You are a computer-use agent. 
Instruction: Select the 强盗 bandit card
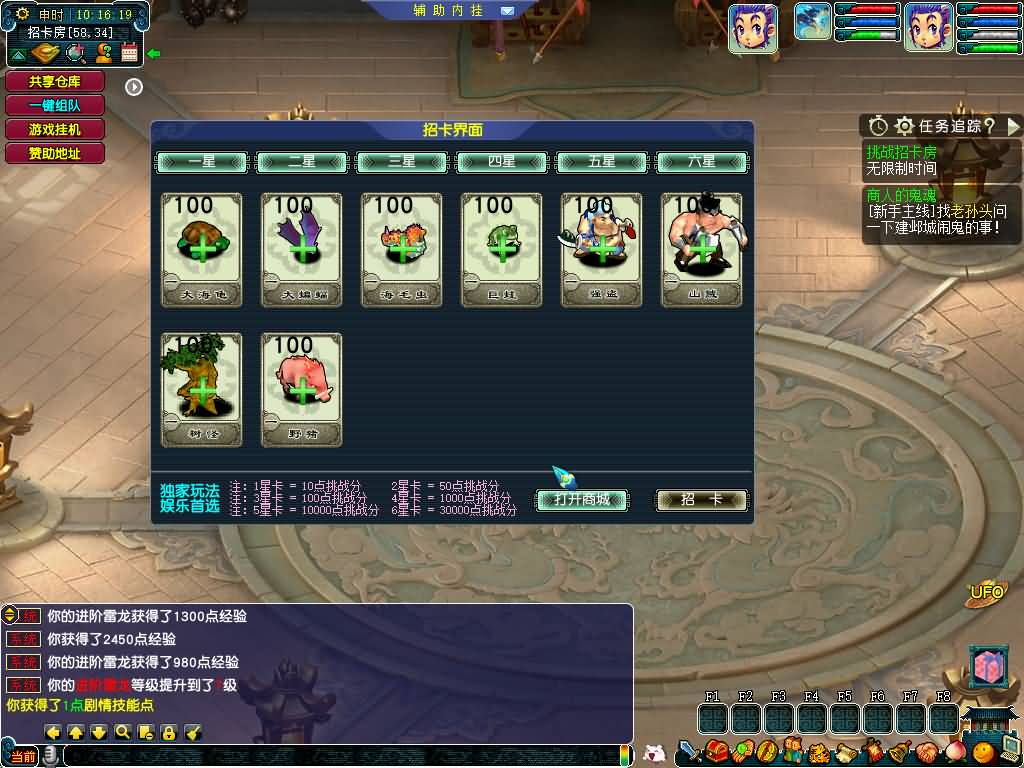pyautogui.click(x=602, y=249)
